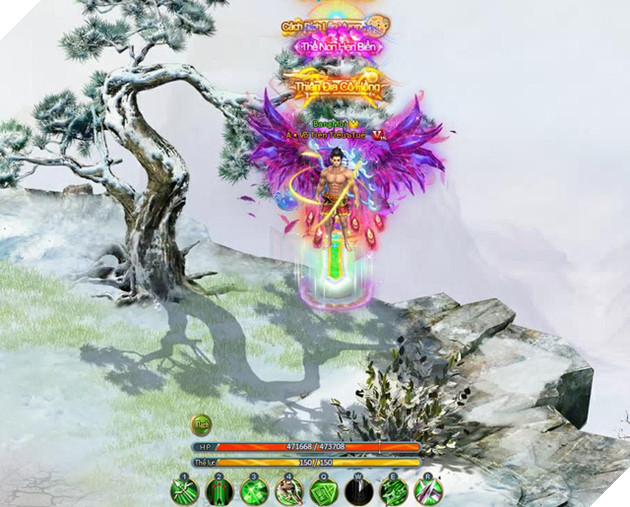Use the red arrows skill on dark background
This screenshot has height=507, width=630.
click(219, 491)
